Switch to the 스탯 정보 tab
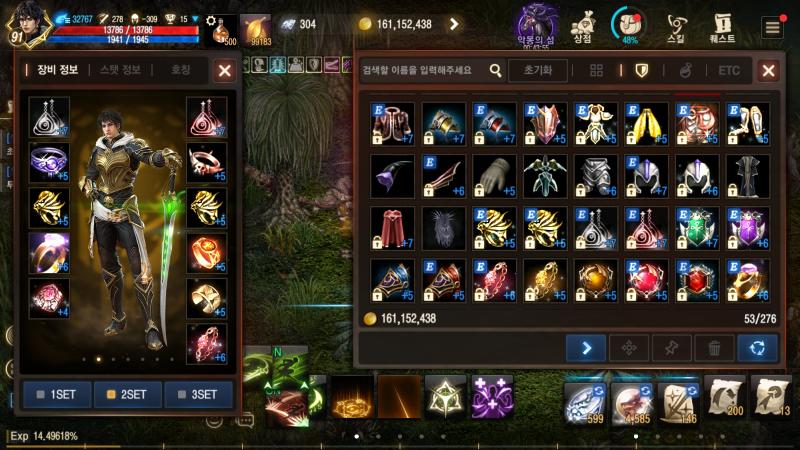The image size is (800, 450). (x=120, y=70)
